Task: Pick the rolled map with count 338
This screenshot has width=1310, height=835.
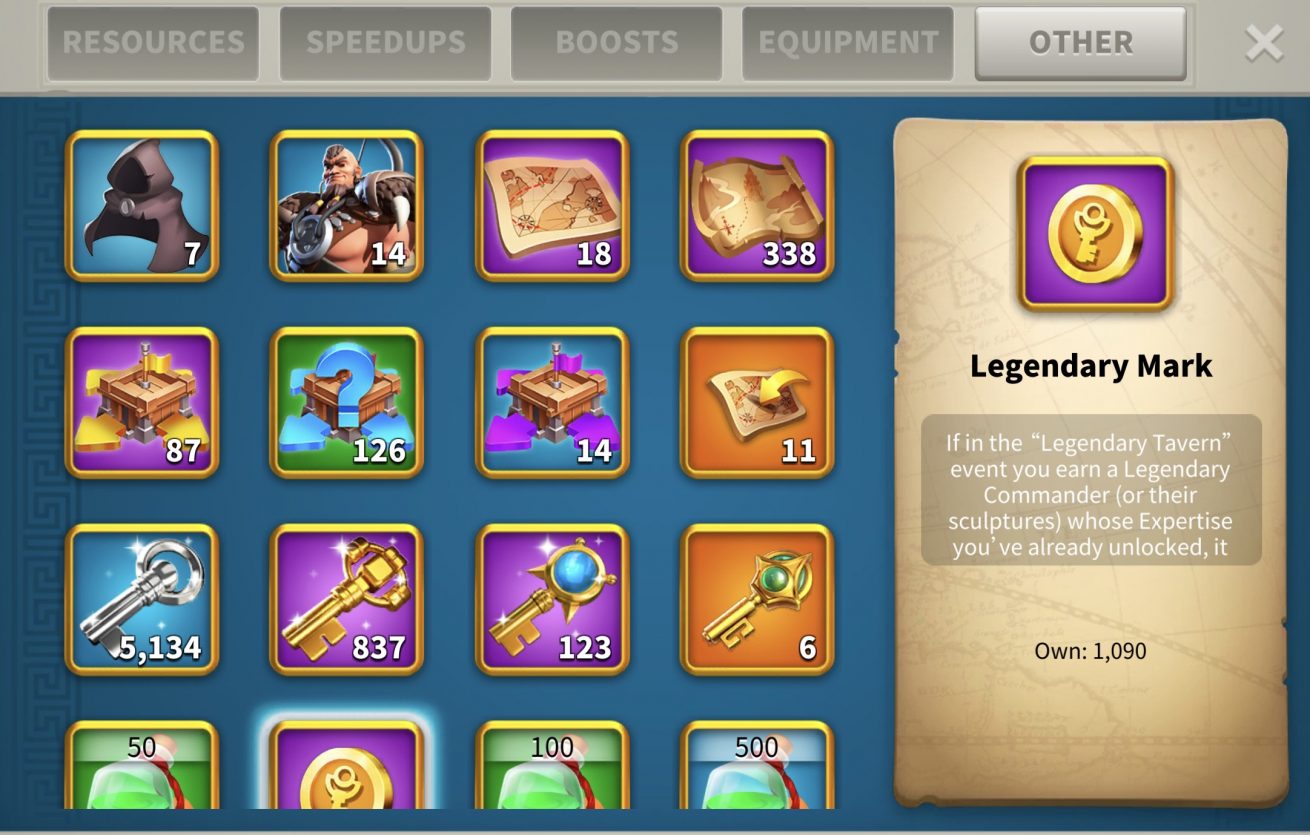Action: click(757, 205)
